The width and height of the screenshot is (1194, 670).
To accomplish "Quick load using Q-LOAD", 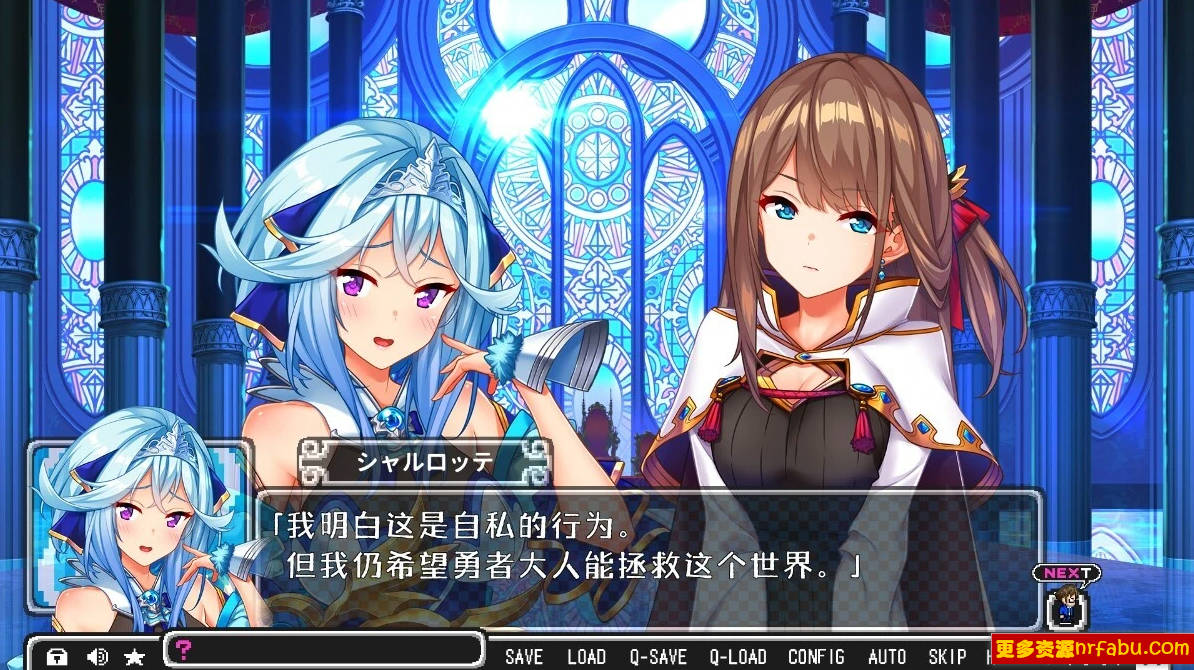I will click(738, 656).
